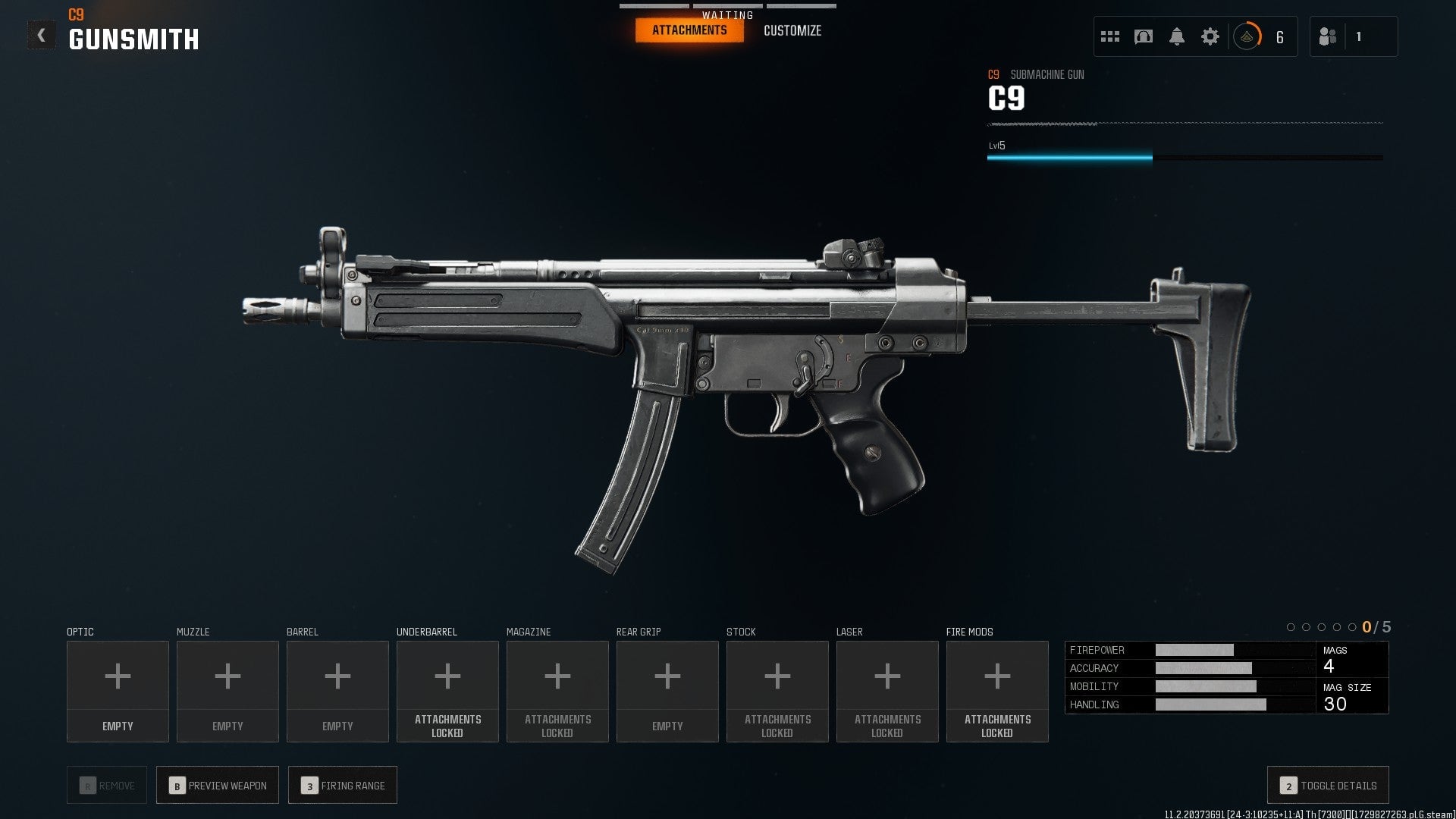Click the back arrow to exit Gunsmith
This screenshot has width=1456, height=819.
click(42, 33)
